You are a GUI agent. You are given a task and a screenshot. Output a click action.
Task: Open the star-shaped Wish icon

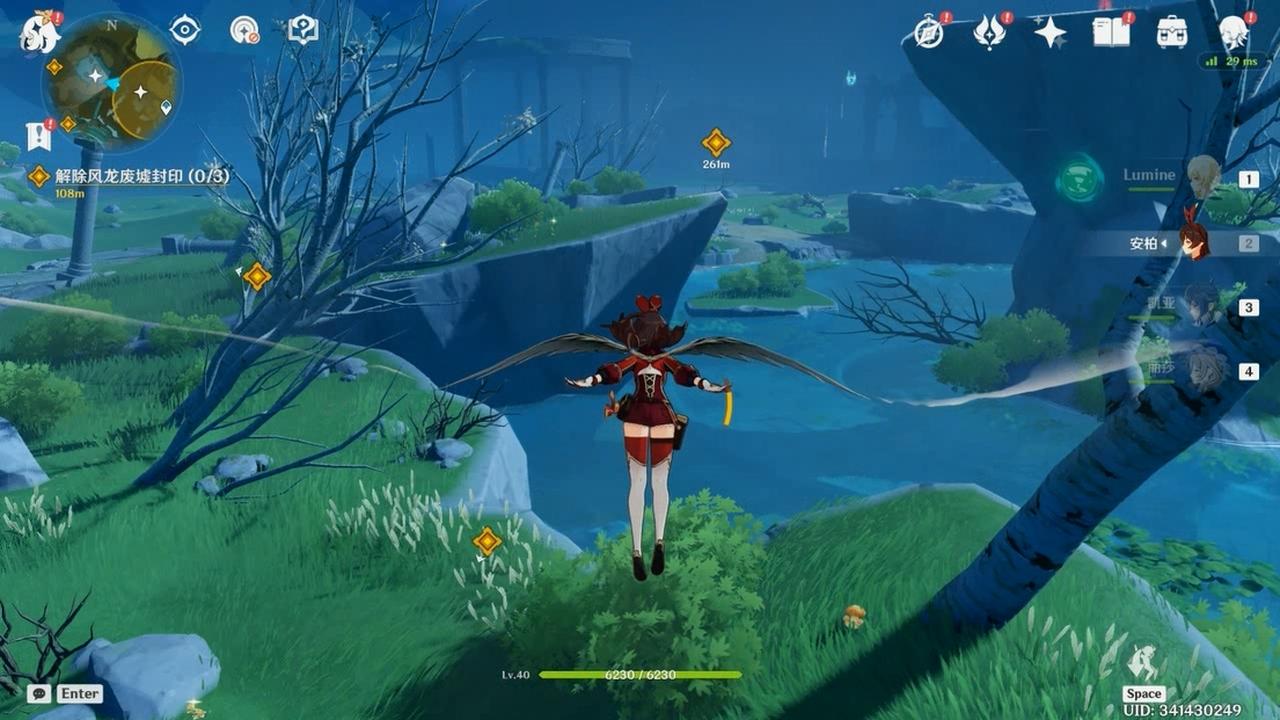click(1050, 32)
